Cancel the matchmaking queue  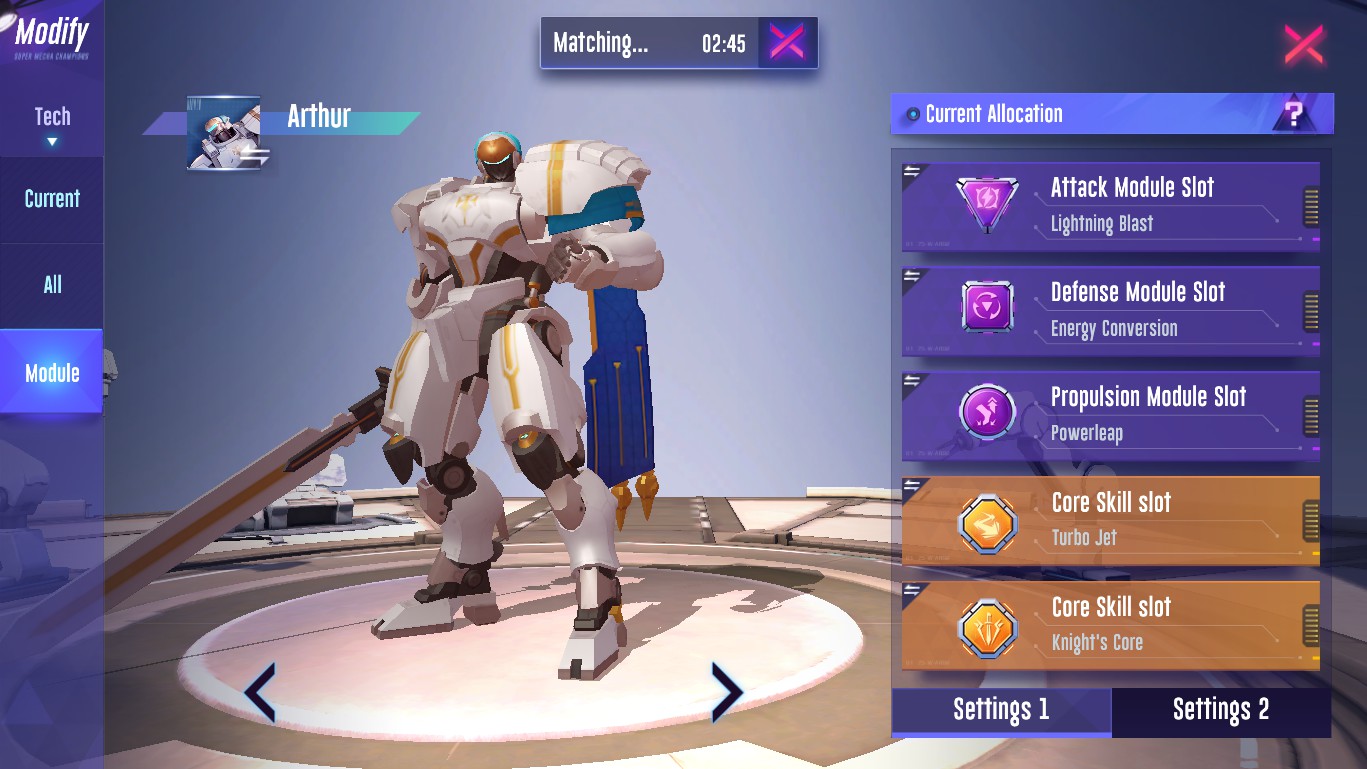pos(787,42)
